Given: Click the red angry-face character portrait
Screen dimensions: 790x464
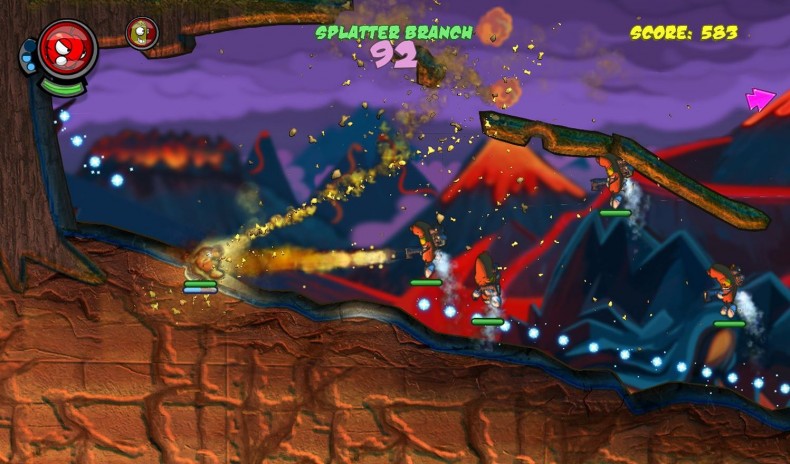Looking at the screenshot, I should (68, 47).
